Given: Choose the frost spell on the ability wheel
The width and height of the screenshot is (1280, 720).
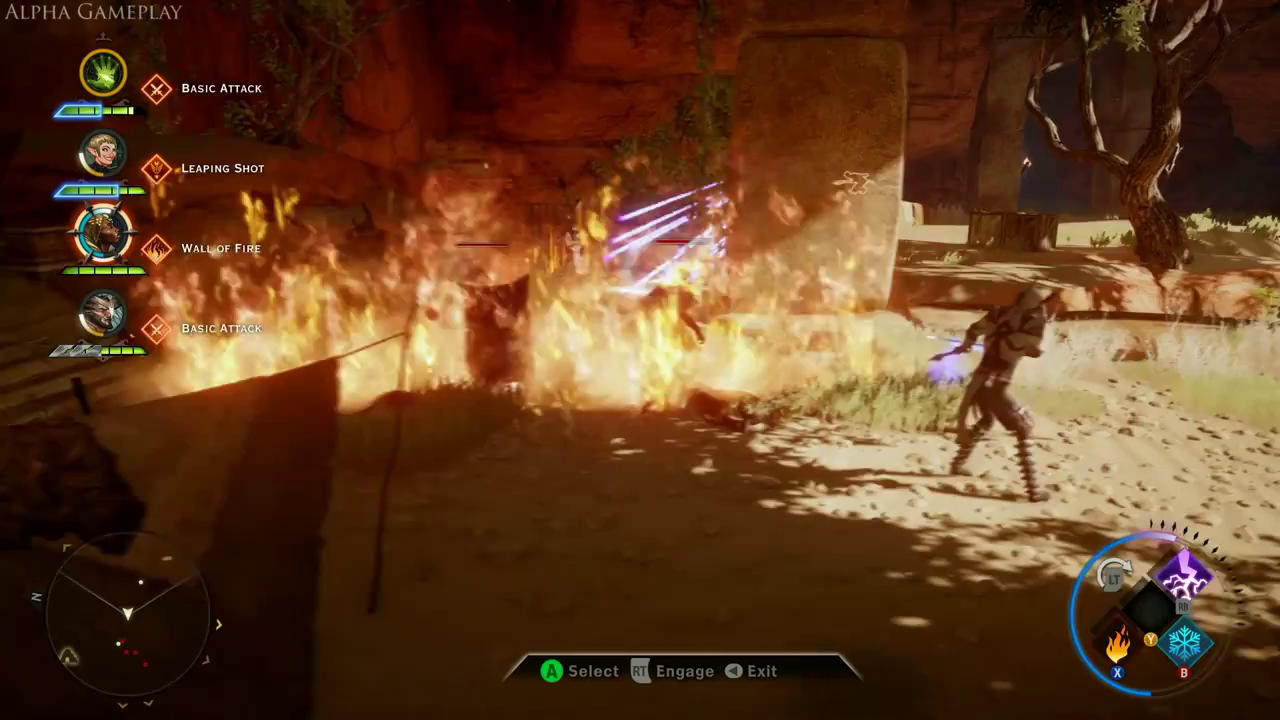Looking at the screenshot, I should (x=1184, y=643).
